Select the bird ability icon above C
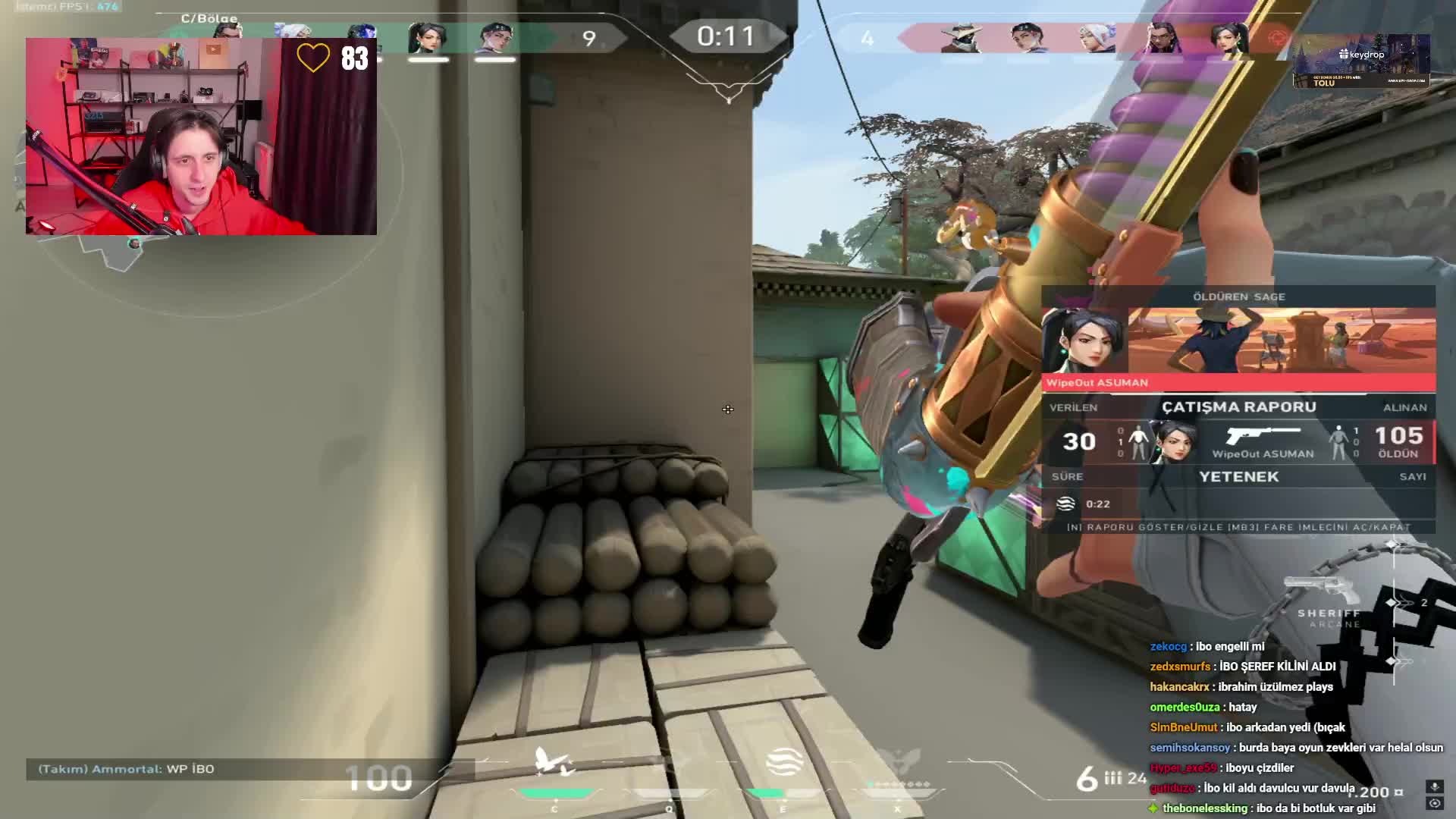 tap(555, 762)
